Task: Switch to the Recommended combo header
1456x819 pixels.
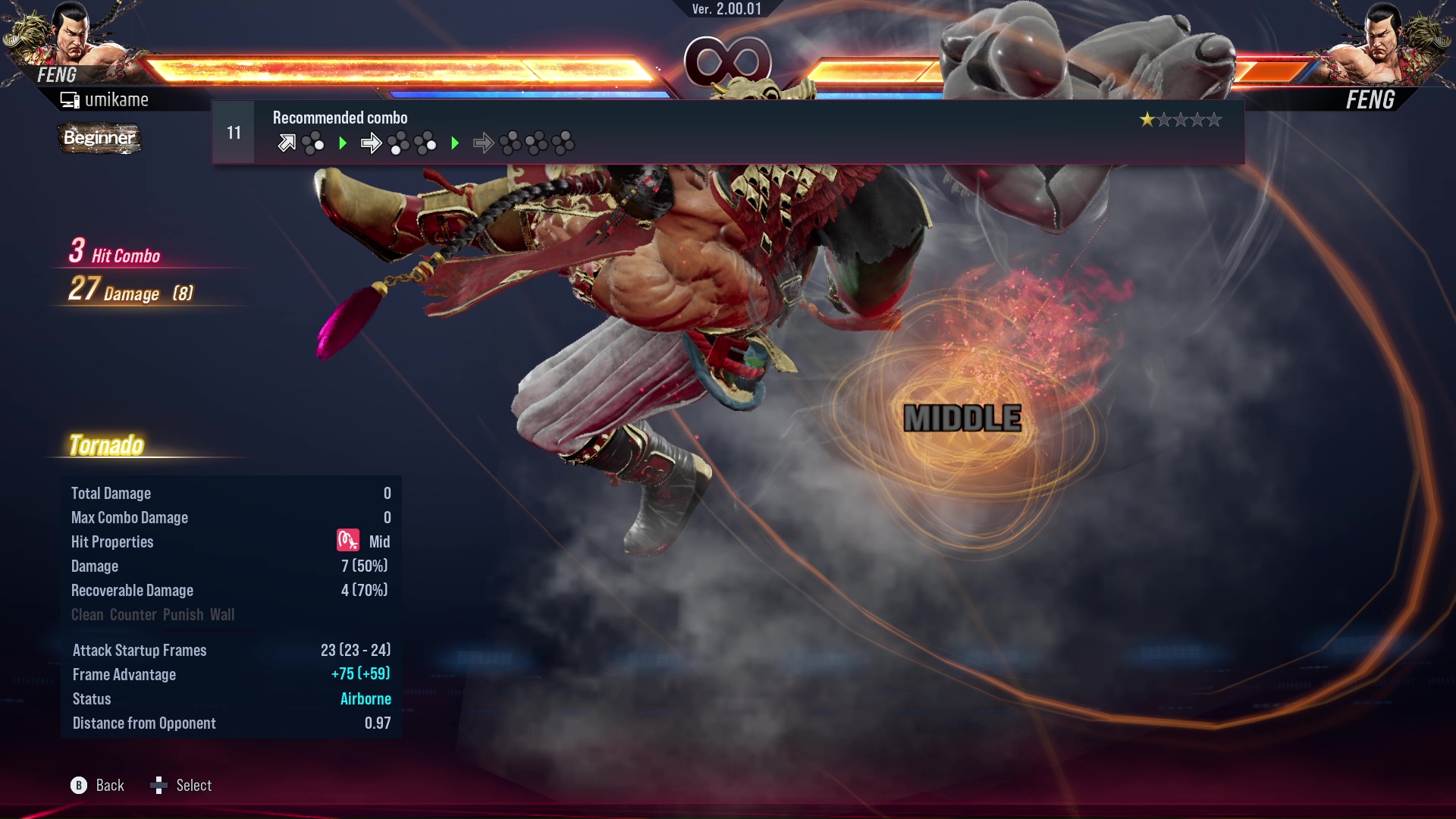Action: 339,118
